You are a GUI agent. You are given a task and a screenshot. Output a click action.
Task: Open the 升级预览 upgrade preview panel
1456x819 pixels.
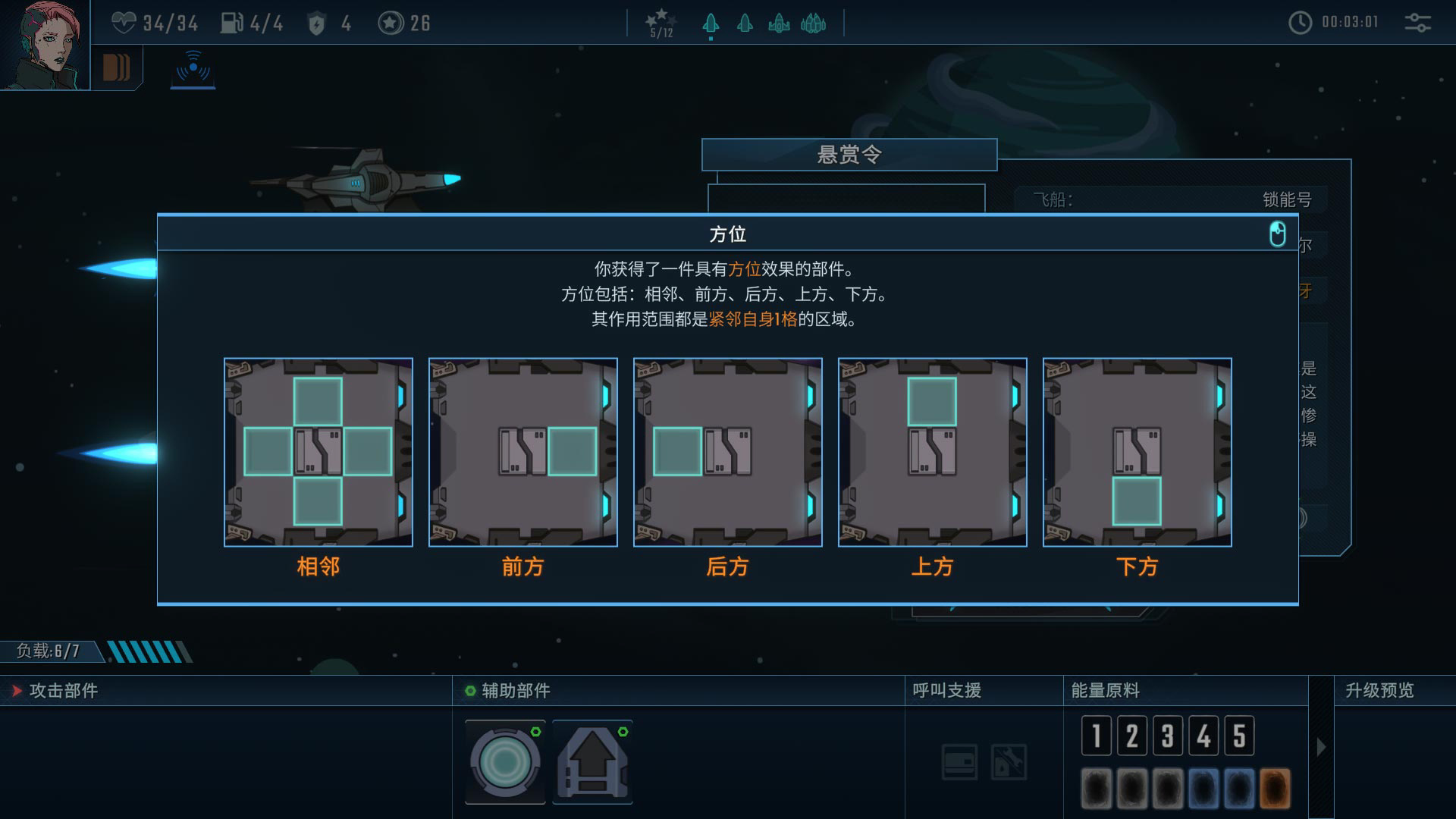click(x=1379, y=691)
